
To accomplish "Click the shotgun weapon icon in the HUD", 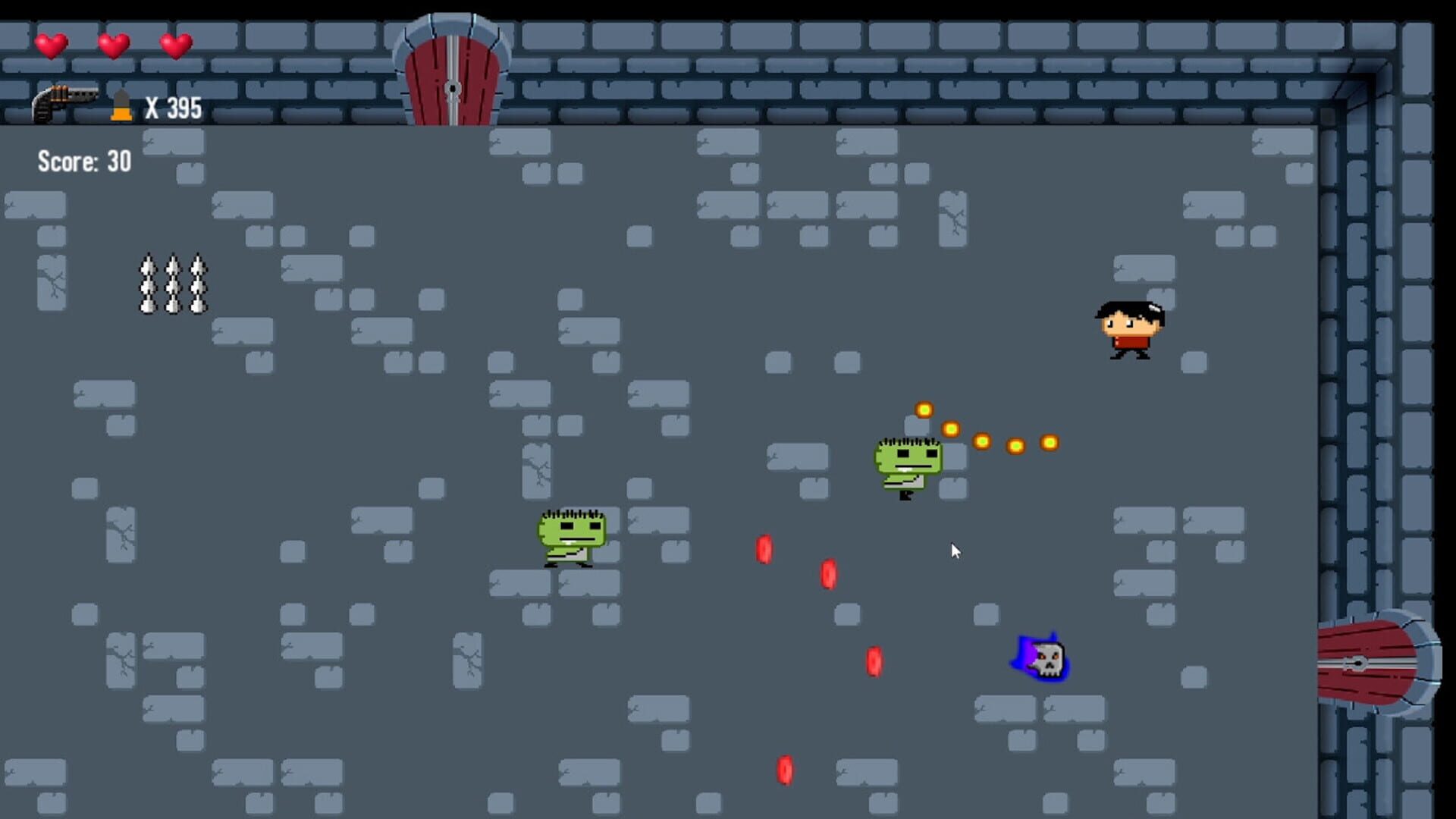I will [x=64, y=102].
